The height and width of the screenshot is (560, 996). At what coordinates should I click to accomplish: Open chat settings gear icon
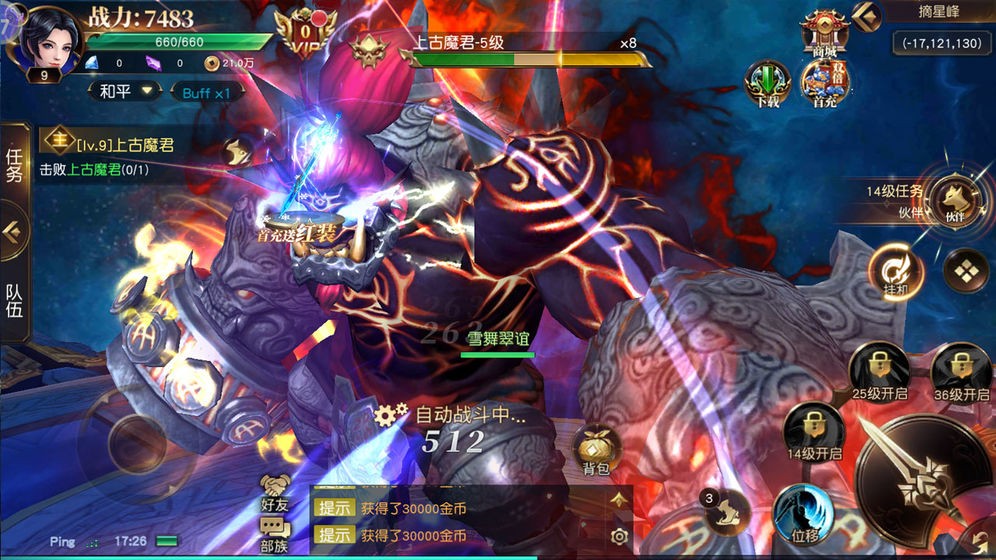click(x=619, y=536)
